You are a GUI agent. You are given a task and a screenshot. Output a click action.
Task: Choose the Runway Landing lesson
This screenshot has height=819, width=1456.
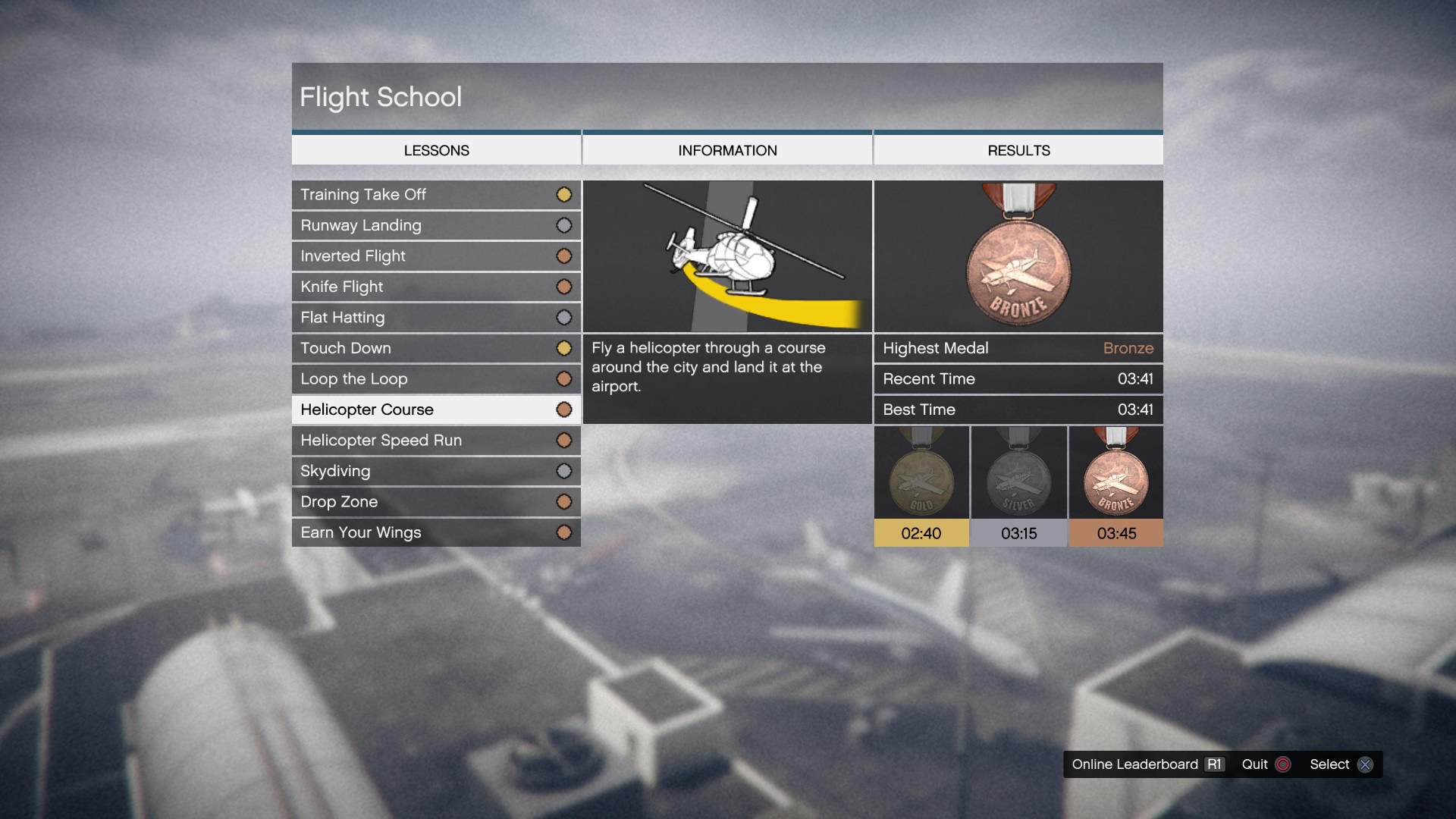point(435,225)
